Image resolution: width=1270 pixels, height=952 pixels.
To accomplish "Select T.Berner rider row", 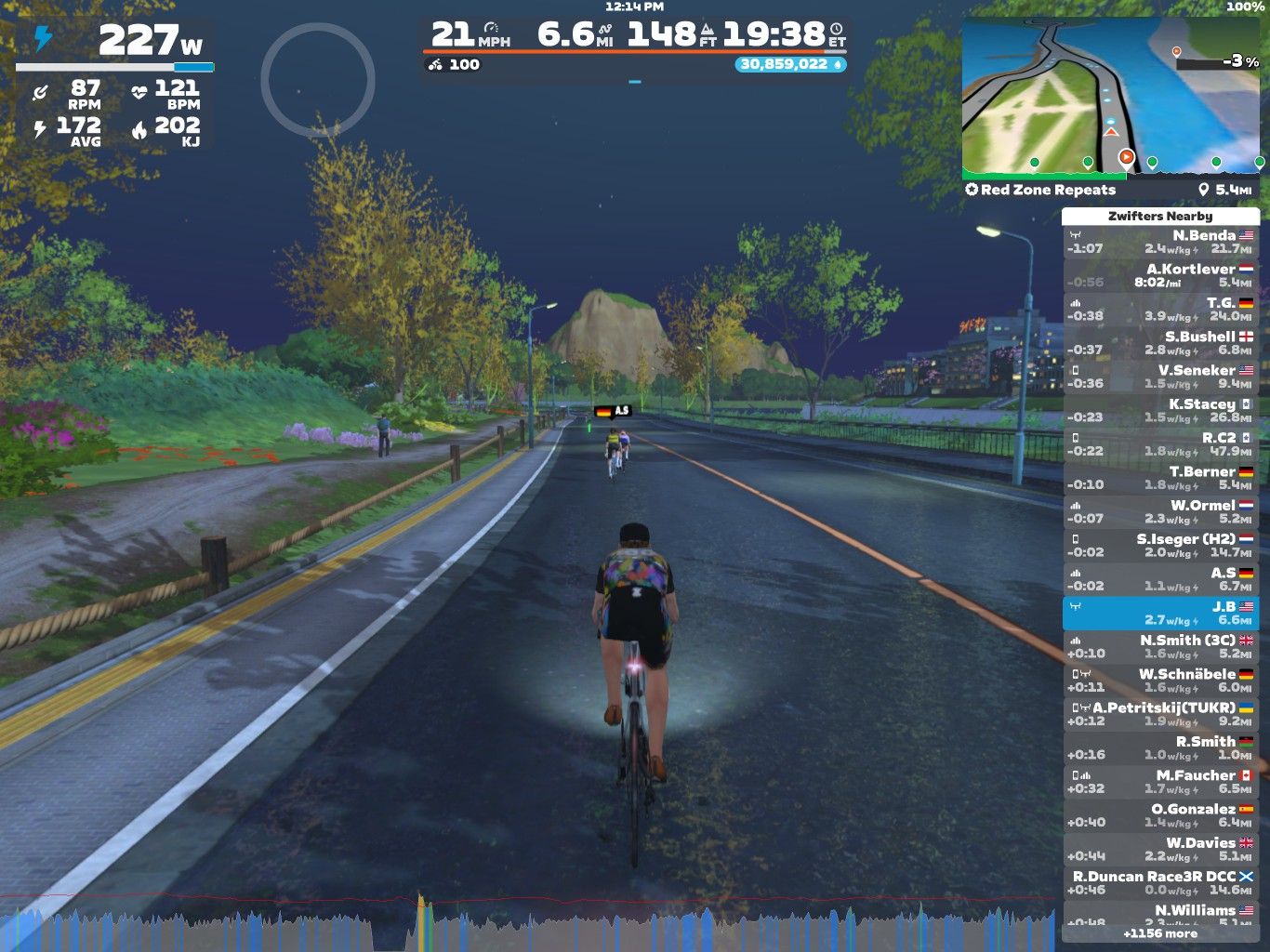I will tap(1160, 478).
